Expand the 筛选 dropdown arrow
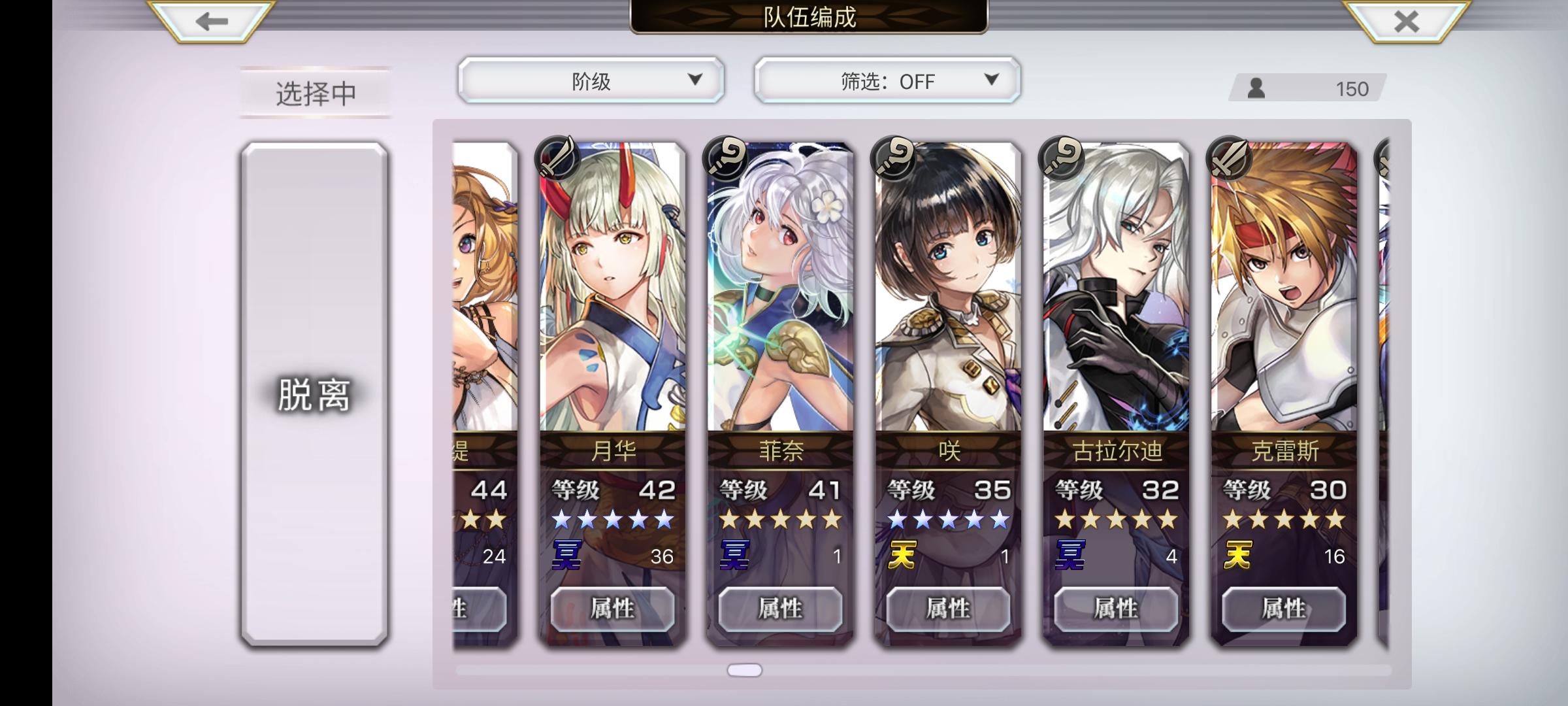This screenshot has width=1568, height=706. tap(990, 80)
